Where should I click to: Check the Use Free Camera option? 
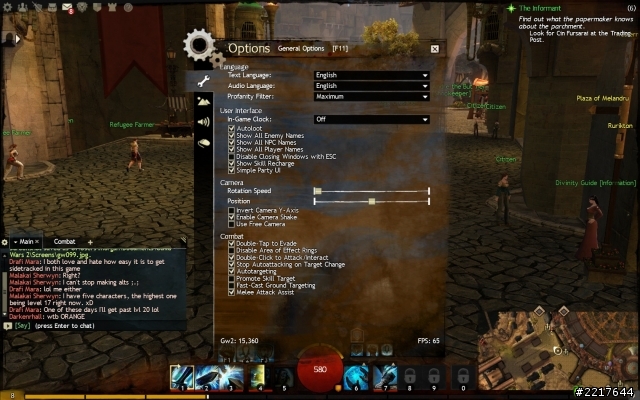(x=233, y=224)
